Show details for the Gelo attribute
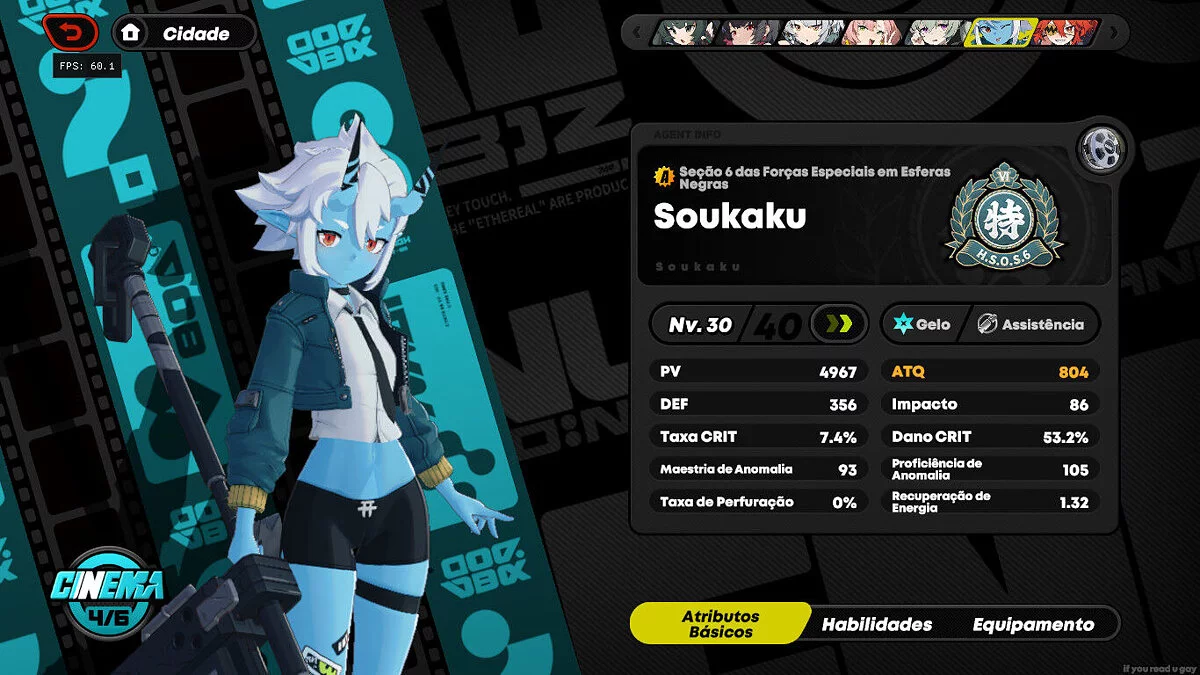This screenshot has width=1200, height=675. coord(921,324)
